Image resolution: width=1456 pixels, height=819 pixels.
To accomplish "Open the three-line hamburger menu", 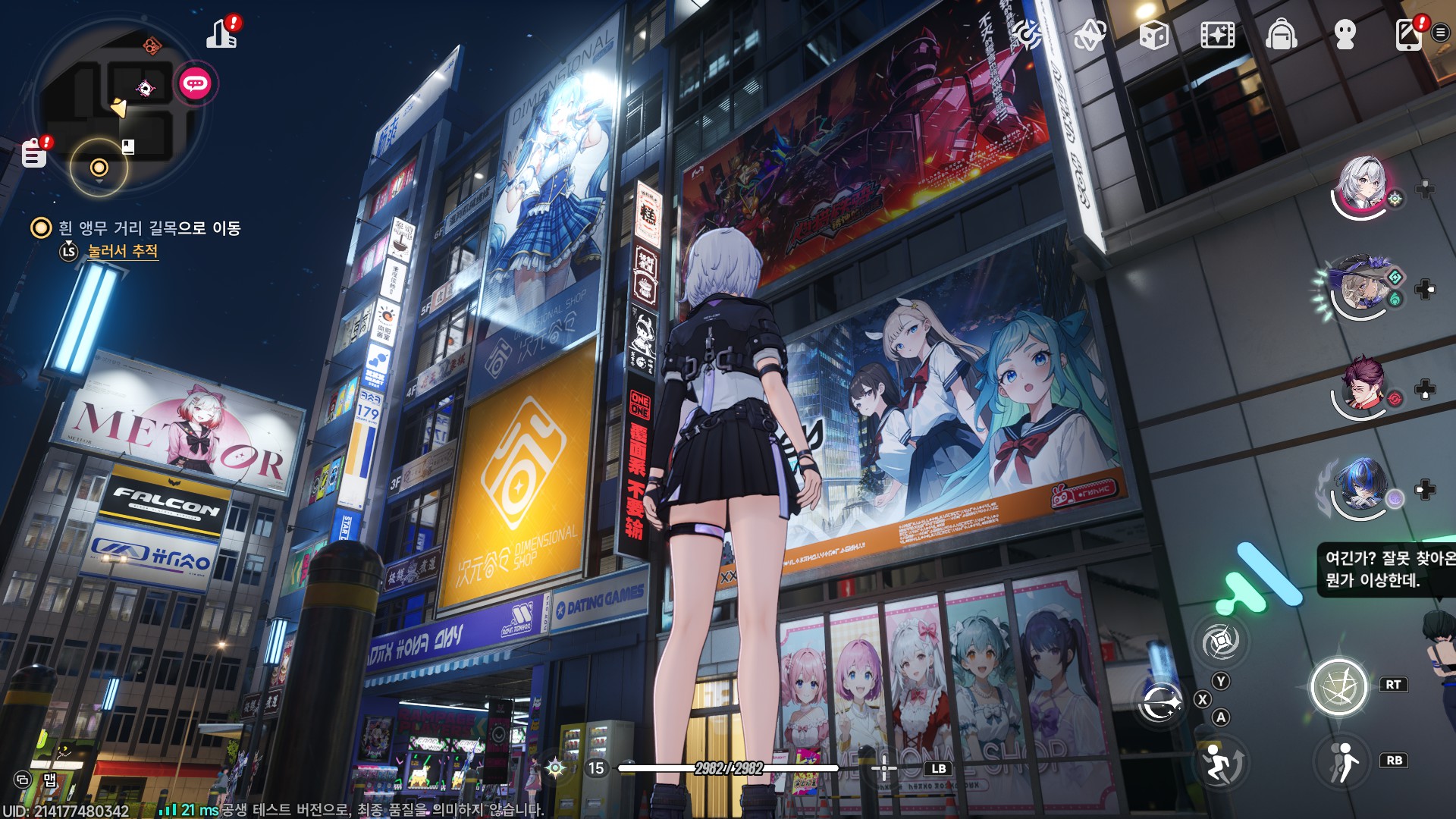I will tap(1440, 33).
